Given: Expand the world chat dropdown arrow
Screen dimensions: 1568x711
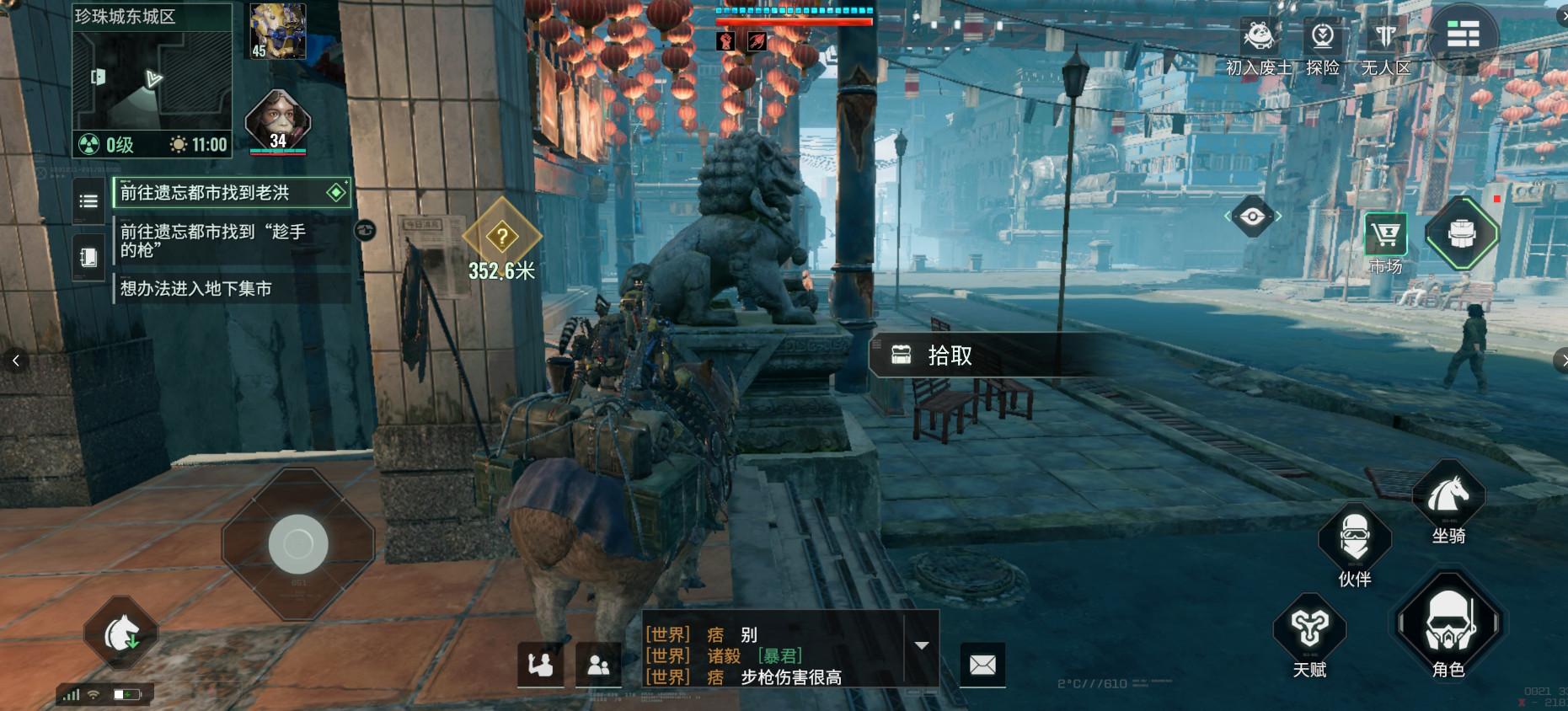Looking at the screenshot, I should click(x=922, y=646).
